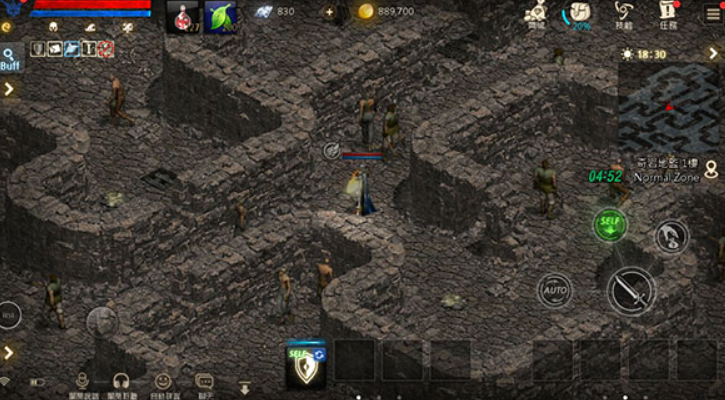Toggle the microphone voice chat
Screen dimensions: 725x400
click(84, 381)
